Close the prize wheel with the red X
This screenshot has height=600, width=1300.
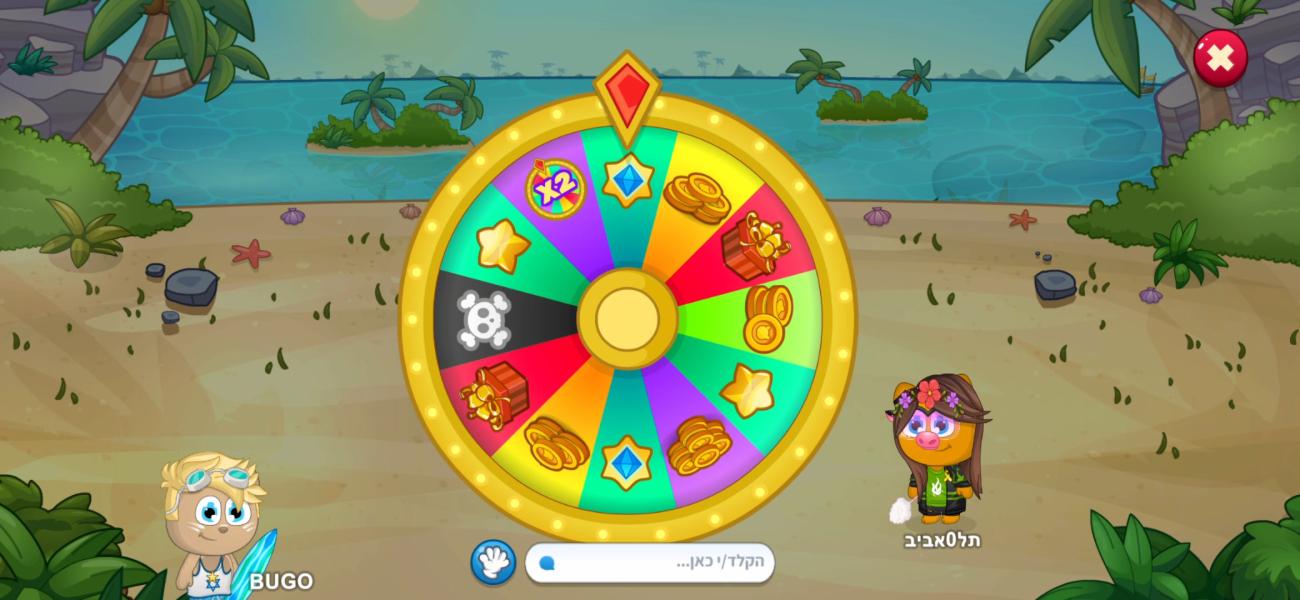[x=1219, y=58]
